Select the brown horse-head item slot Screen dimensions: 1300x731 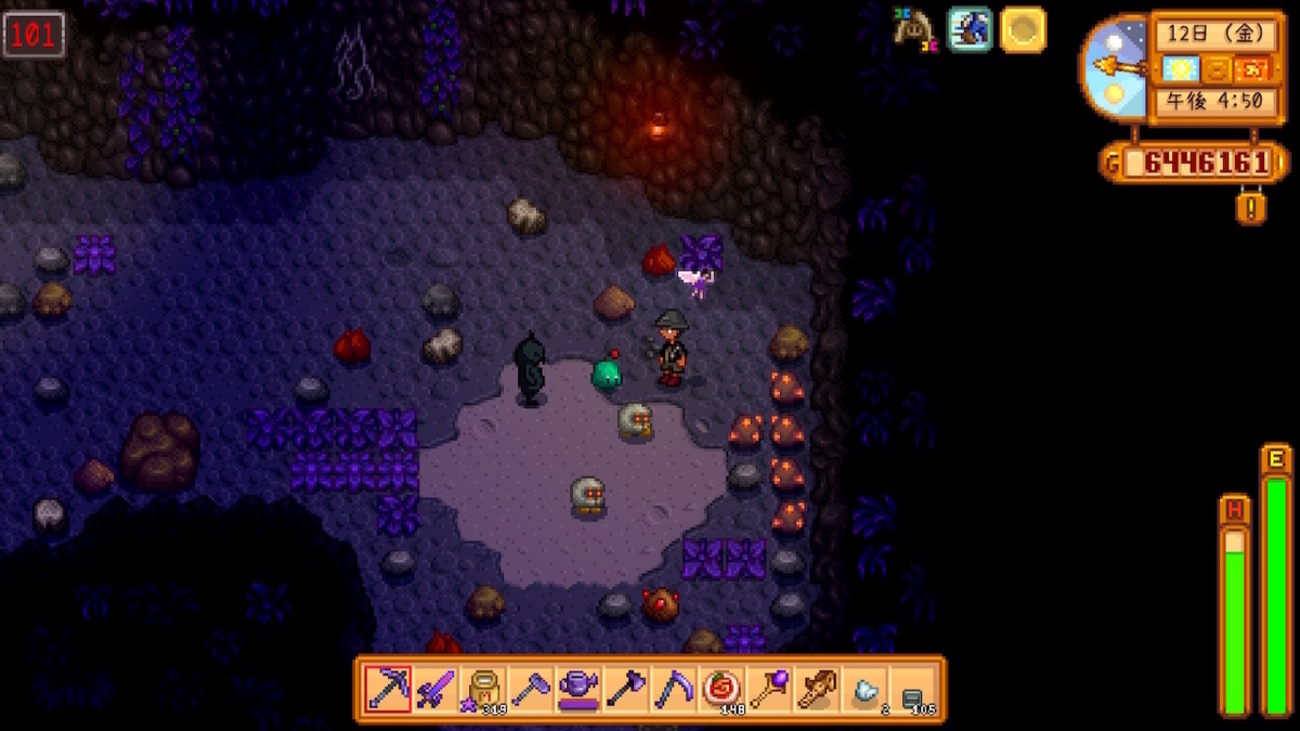coord(818,689)
